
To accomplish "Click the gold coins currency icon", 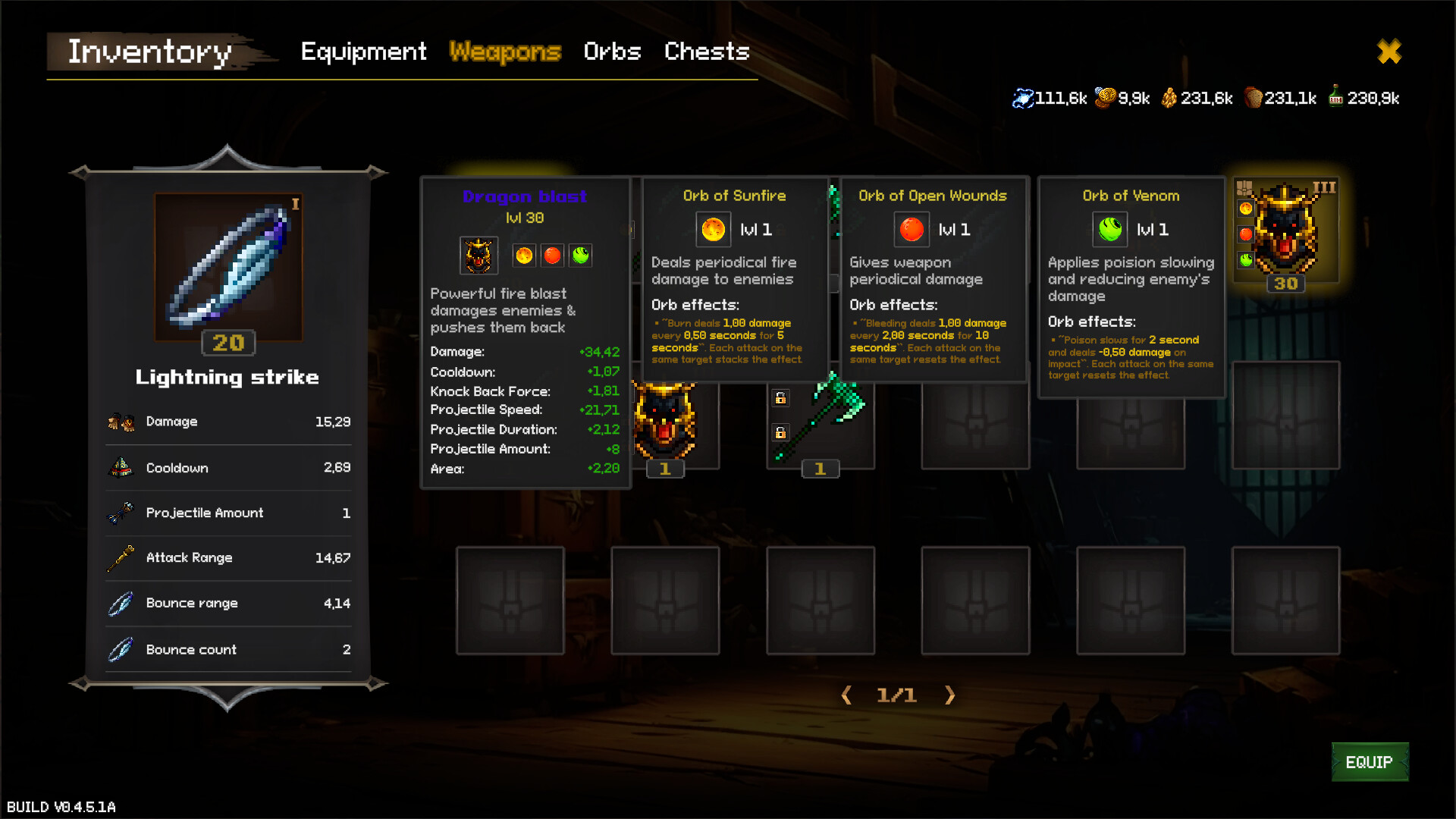I will 1106,97.
